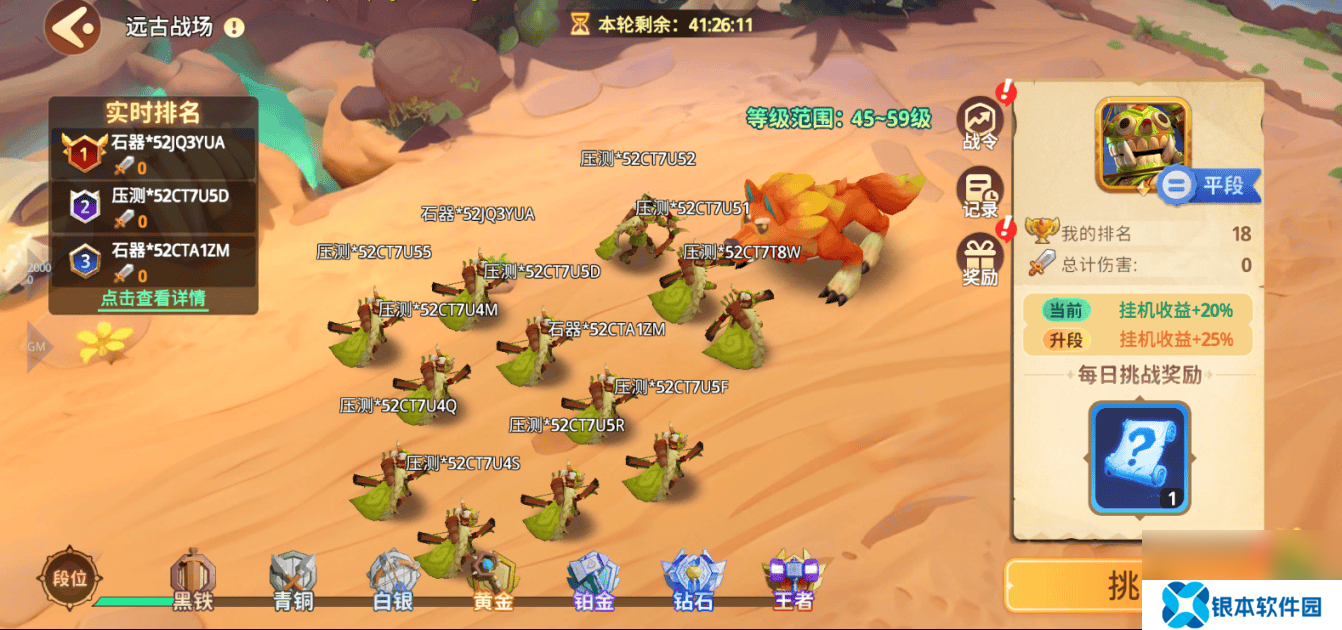The image size is (1342, 630).
Task: Select third-place player 石器*52CTA1ZM row
Action: tap(154, 261)
